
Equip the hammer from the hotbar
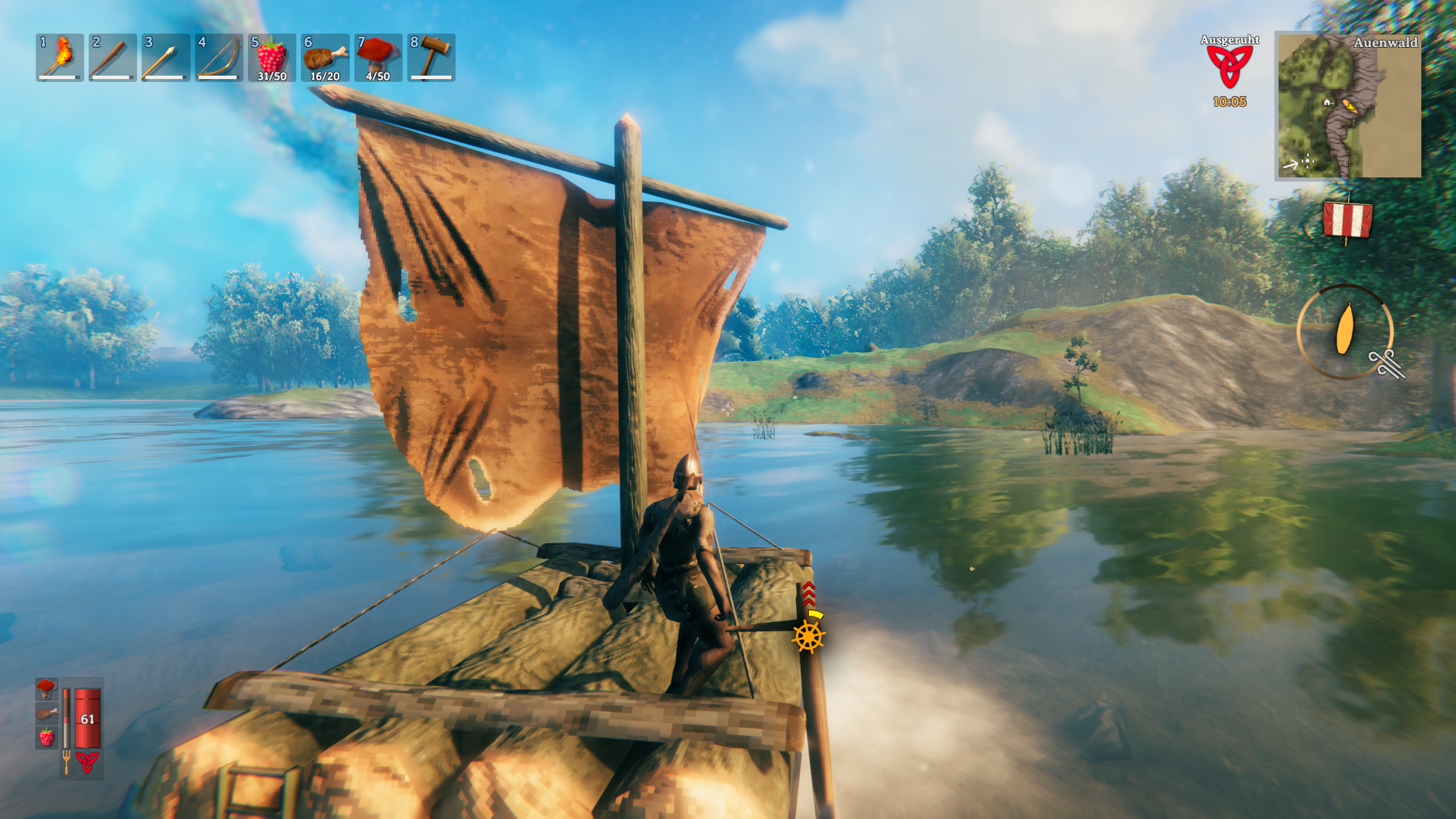(x=431, y=57)
